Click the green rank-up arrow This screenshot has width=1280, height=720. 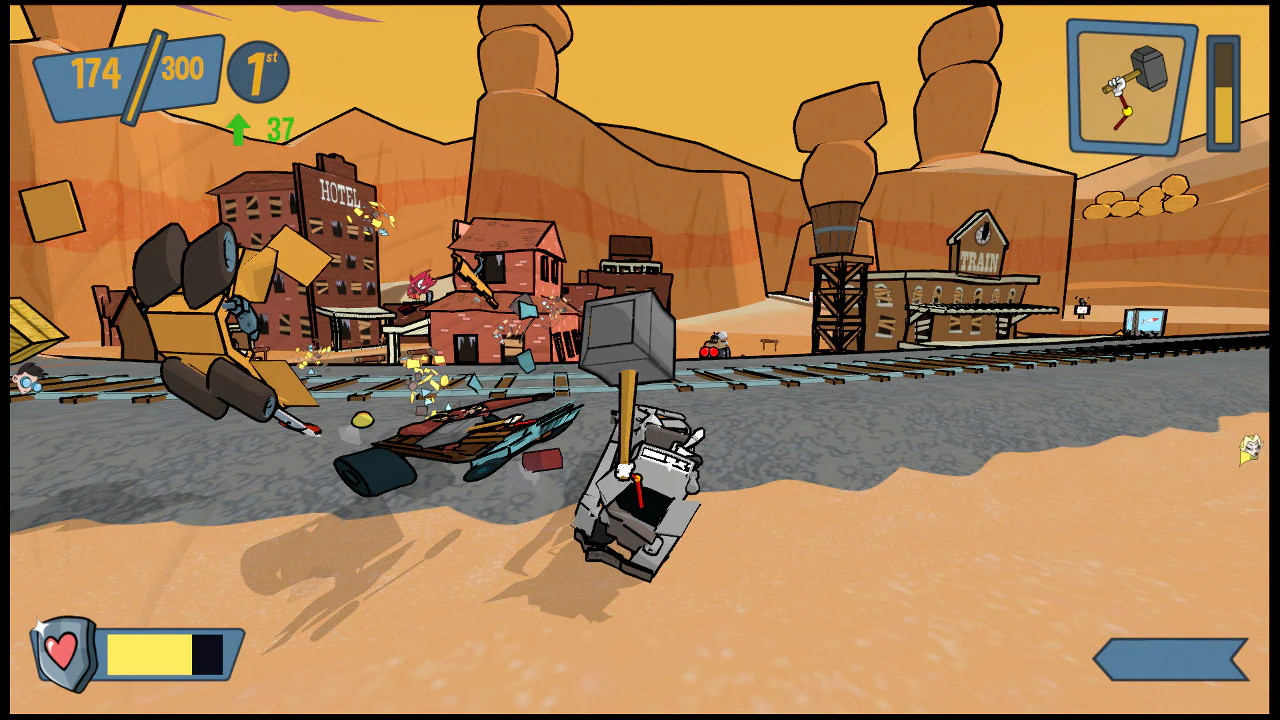click(x=240, y=127)
